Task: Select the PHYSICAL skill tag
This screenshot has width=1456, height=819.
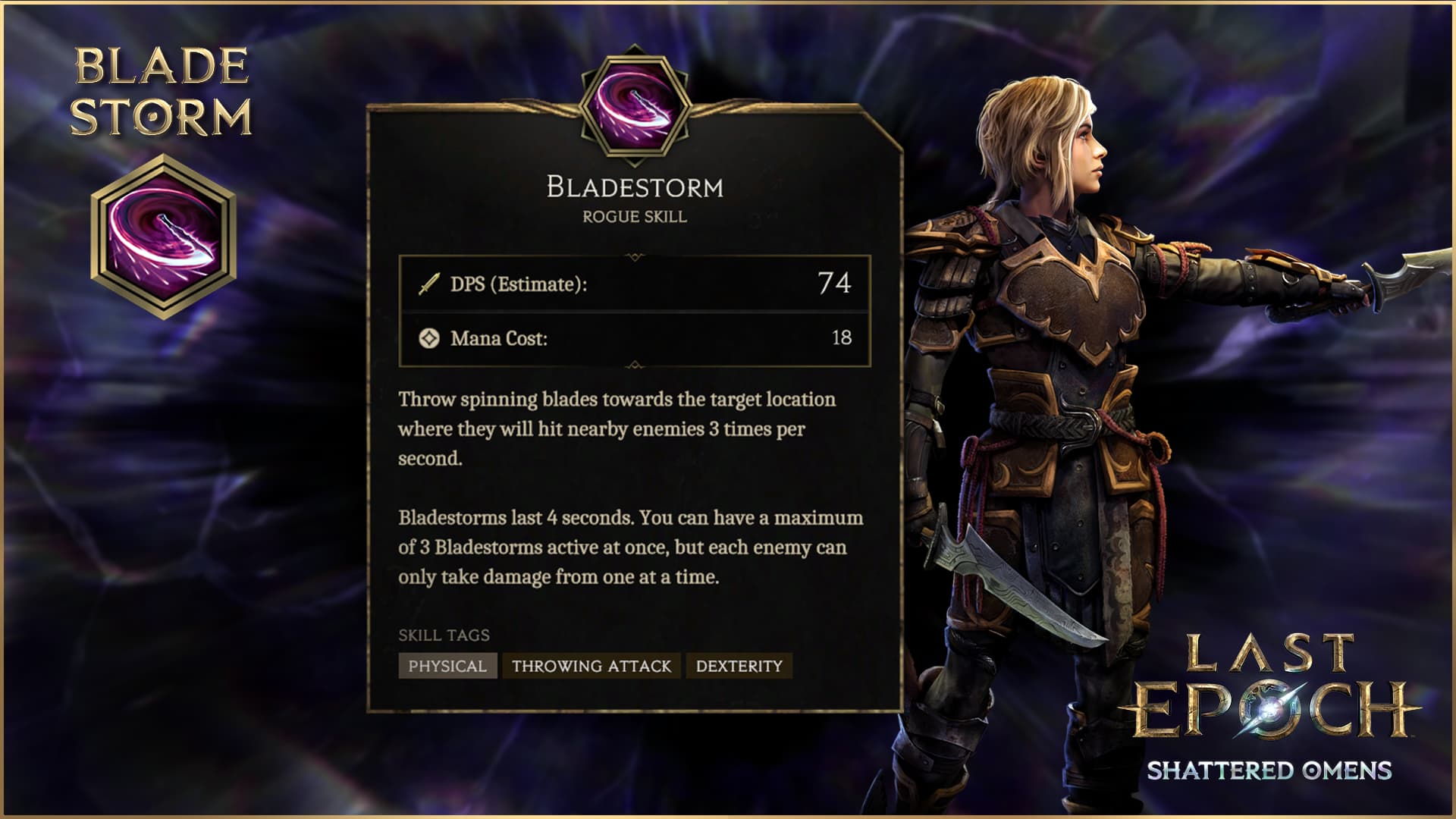Action: coord(447,666)
